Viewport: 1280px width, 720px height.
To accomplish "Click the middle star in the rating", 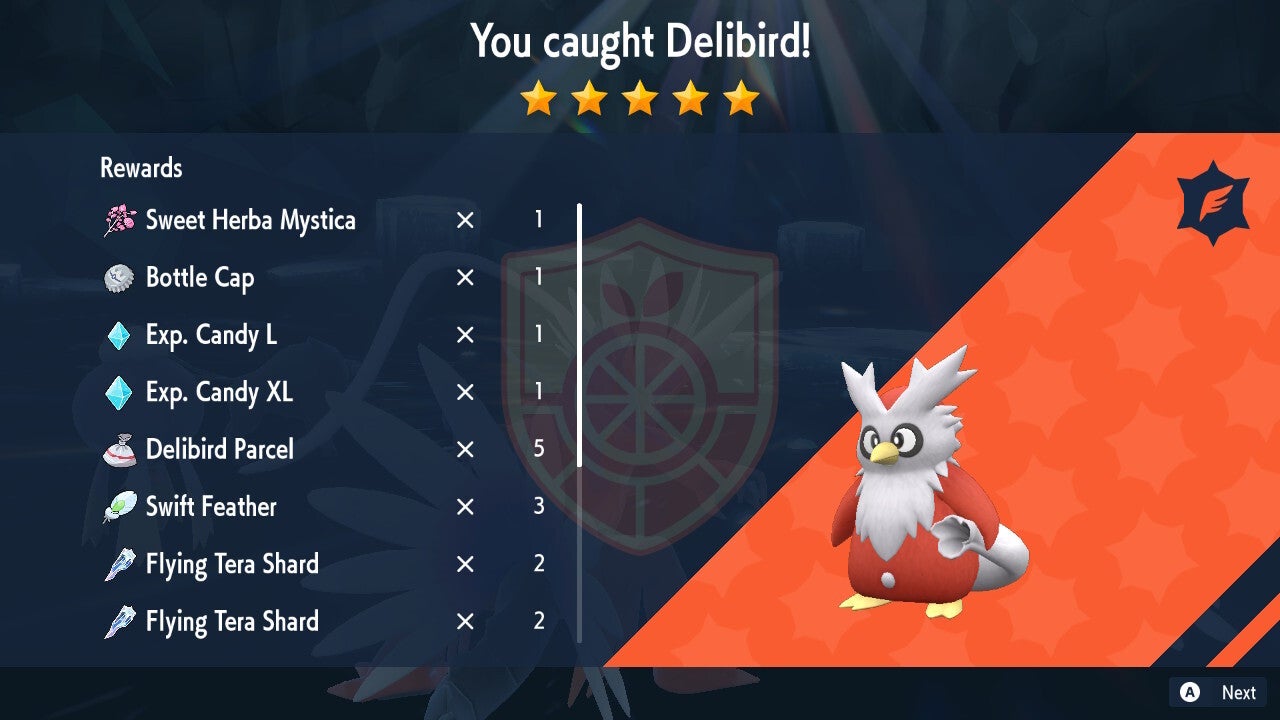I will pos(640,99).
